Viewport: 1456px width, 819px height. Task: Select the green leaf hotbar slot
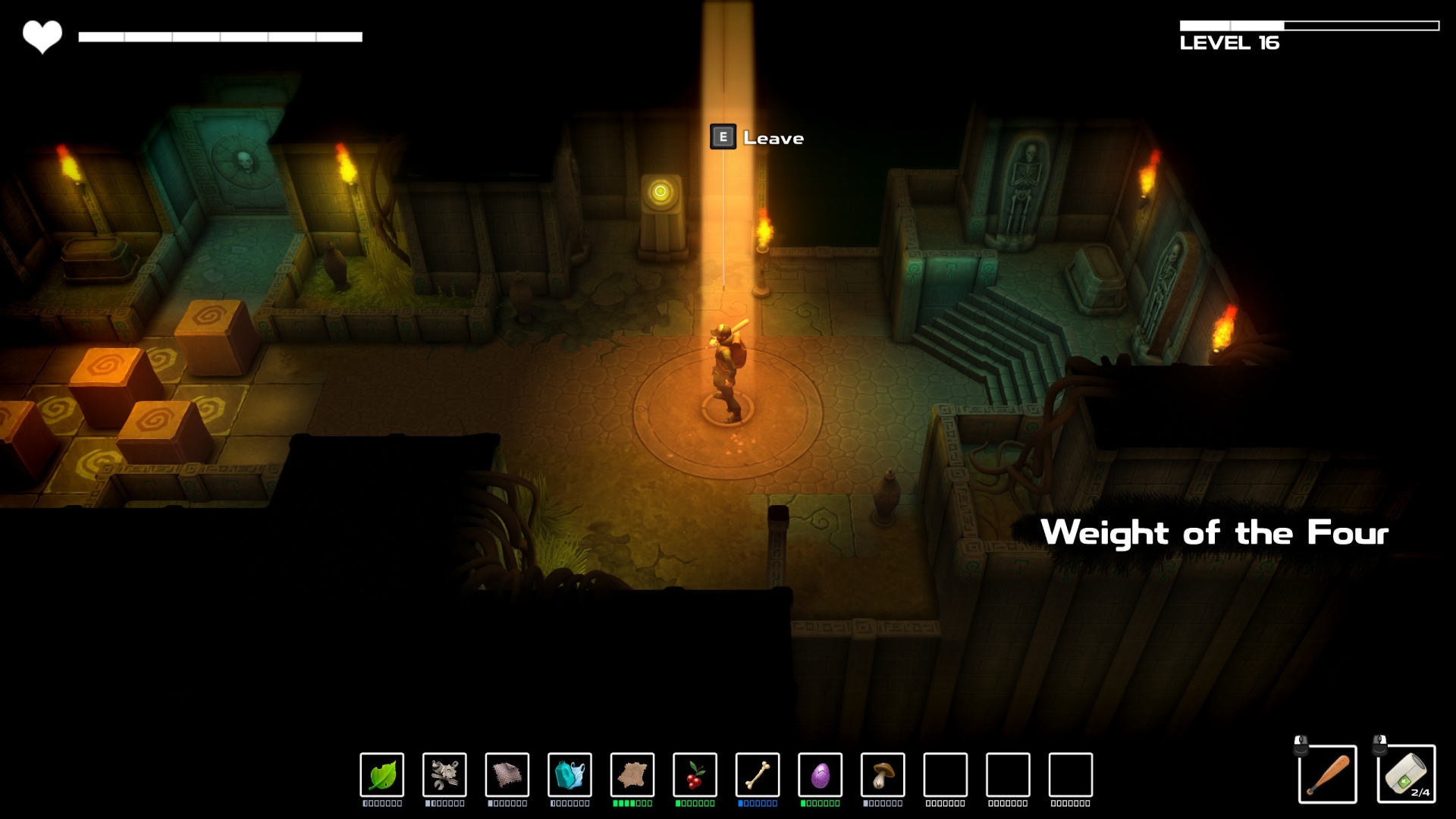coord(382,774)
